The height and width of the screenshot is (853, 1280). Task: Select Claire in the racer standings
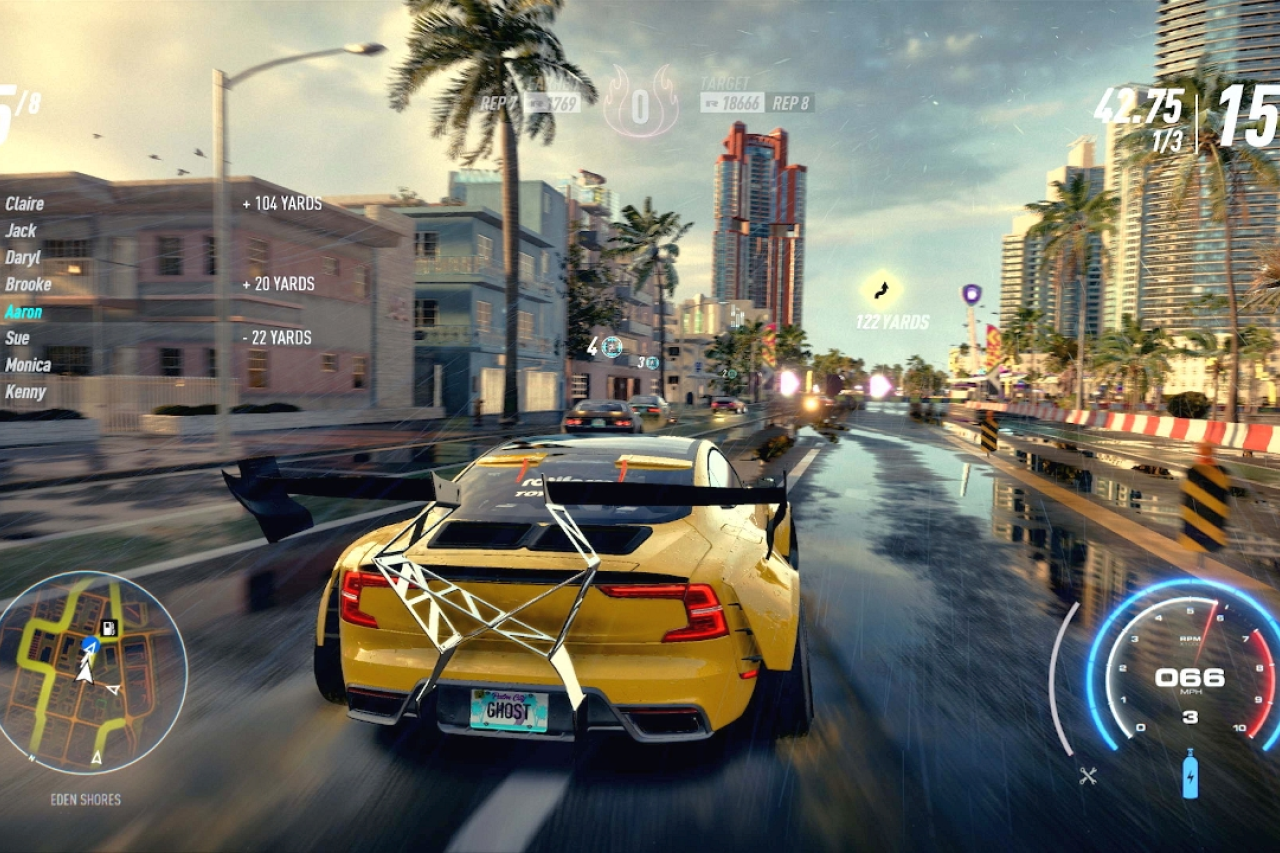[x=25, y=204]
